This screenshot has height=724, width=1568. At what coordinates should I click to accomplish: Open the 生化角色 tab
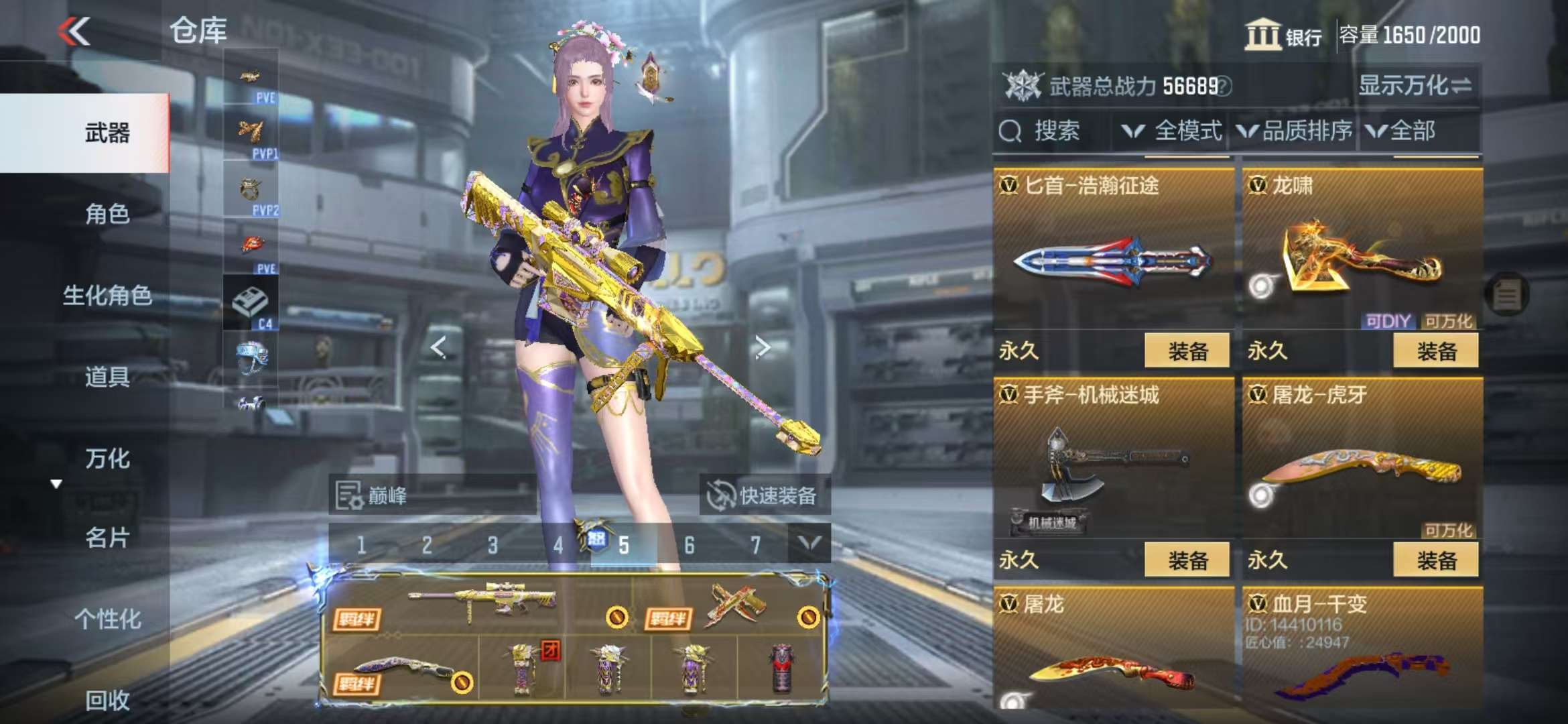click(x=107, y=295)
